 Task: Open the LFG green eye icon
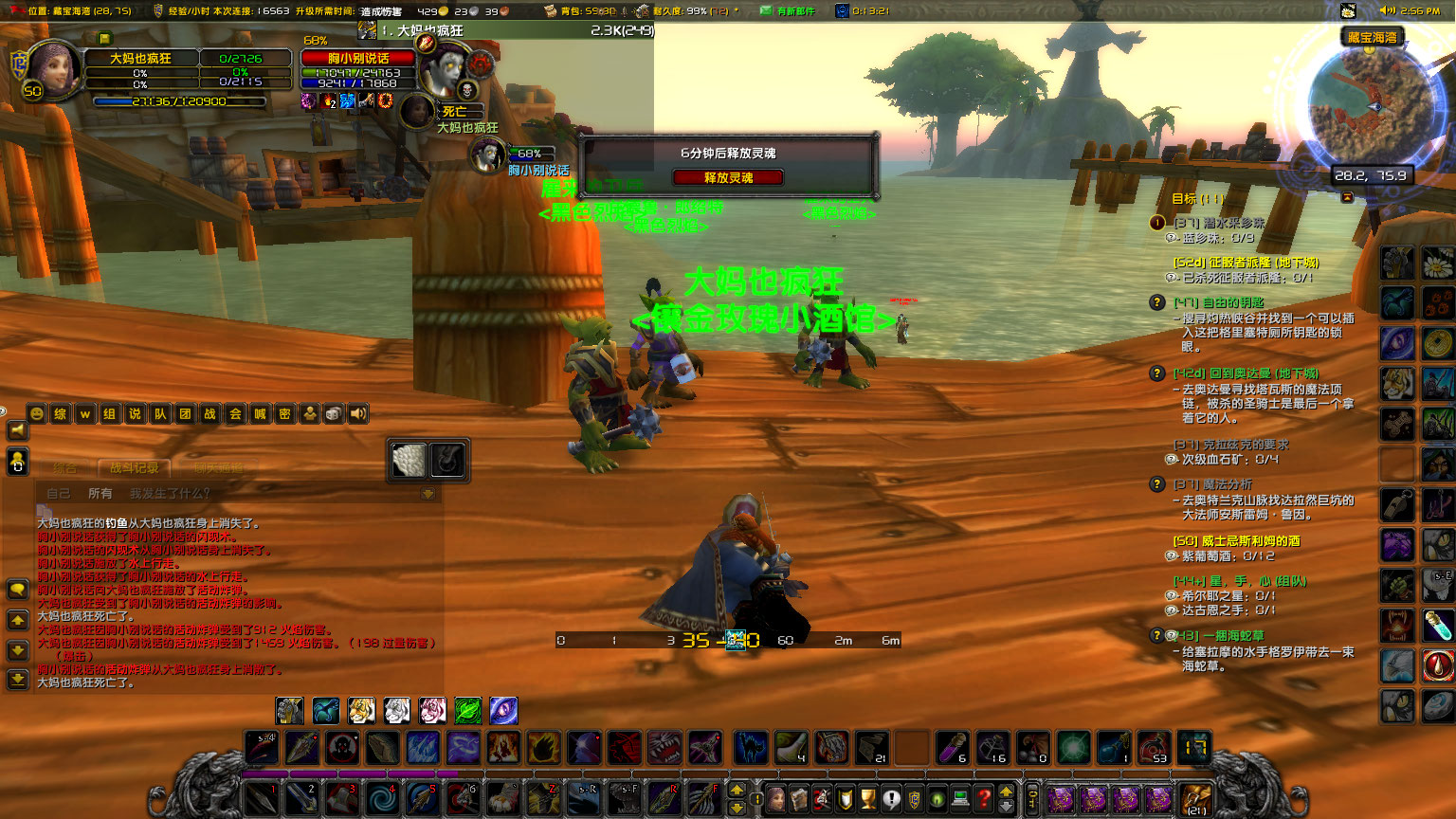coord(937,799)
